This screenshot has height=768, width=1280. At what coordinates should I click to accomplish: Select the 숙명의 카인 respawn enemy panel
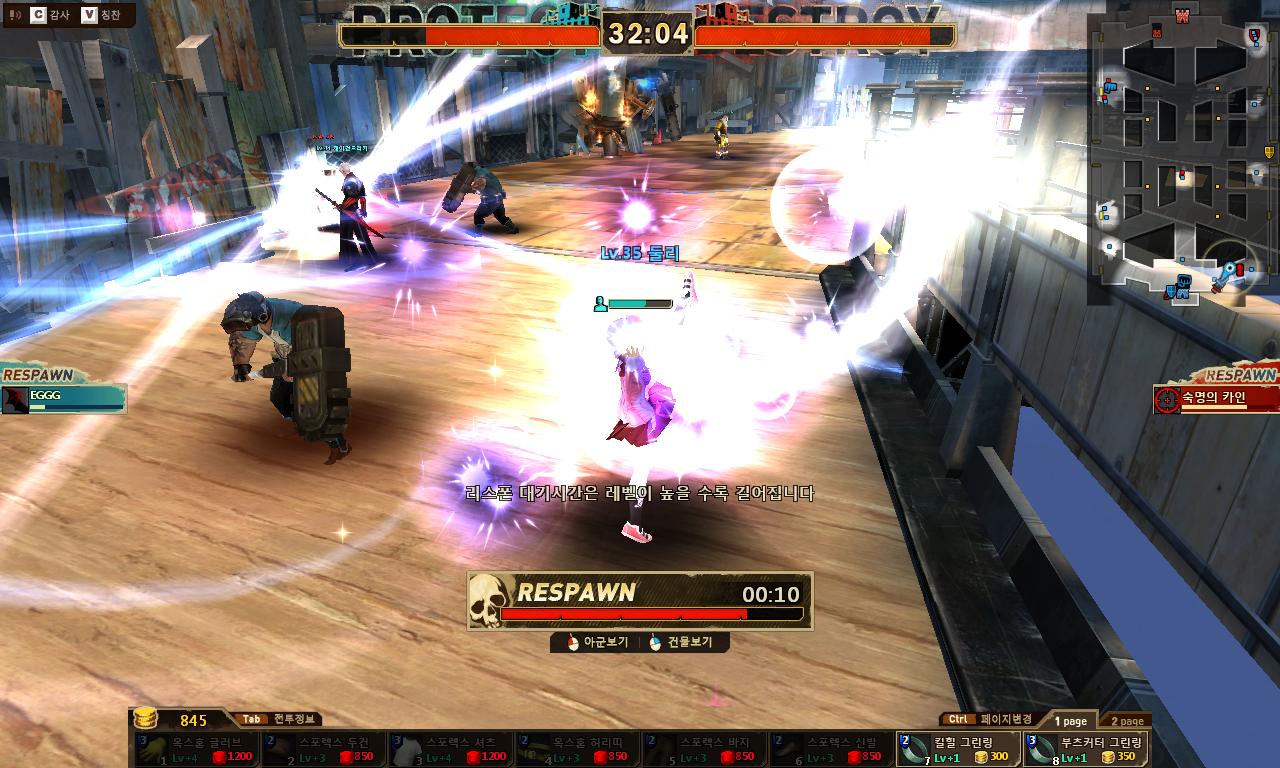pos(1216,398)
